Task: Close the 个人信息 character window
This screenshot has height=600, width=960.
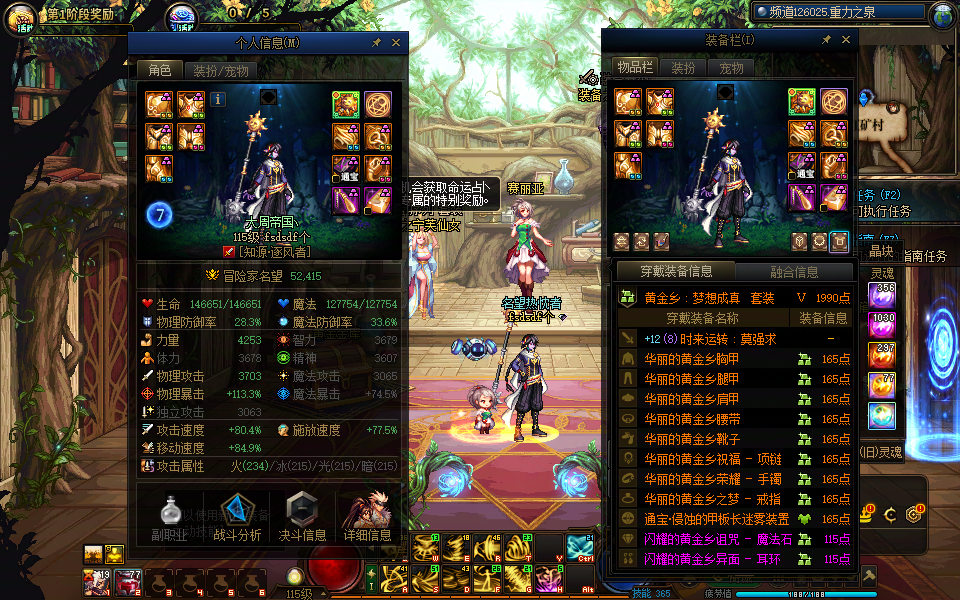Action: 396,43
